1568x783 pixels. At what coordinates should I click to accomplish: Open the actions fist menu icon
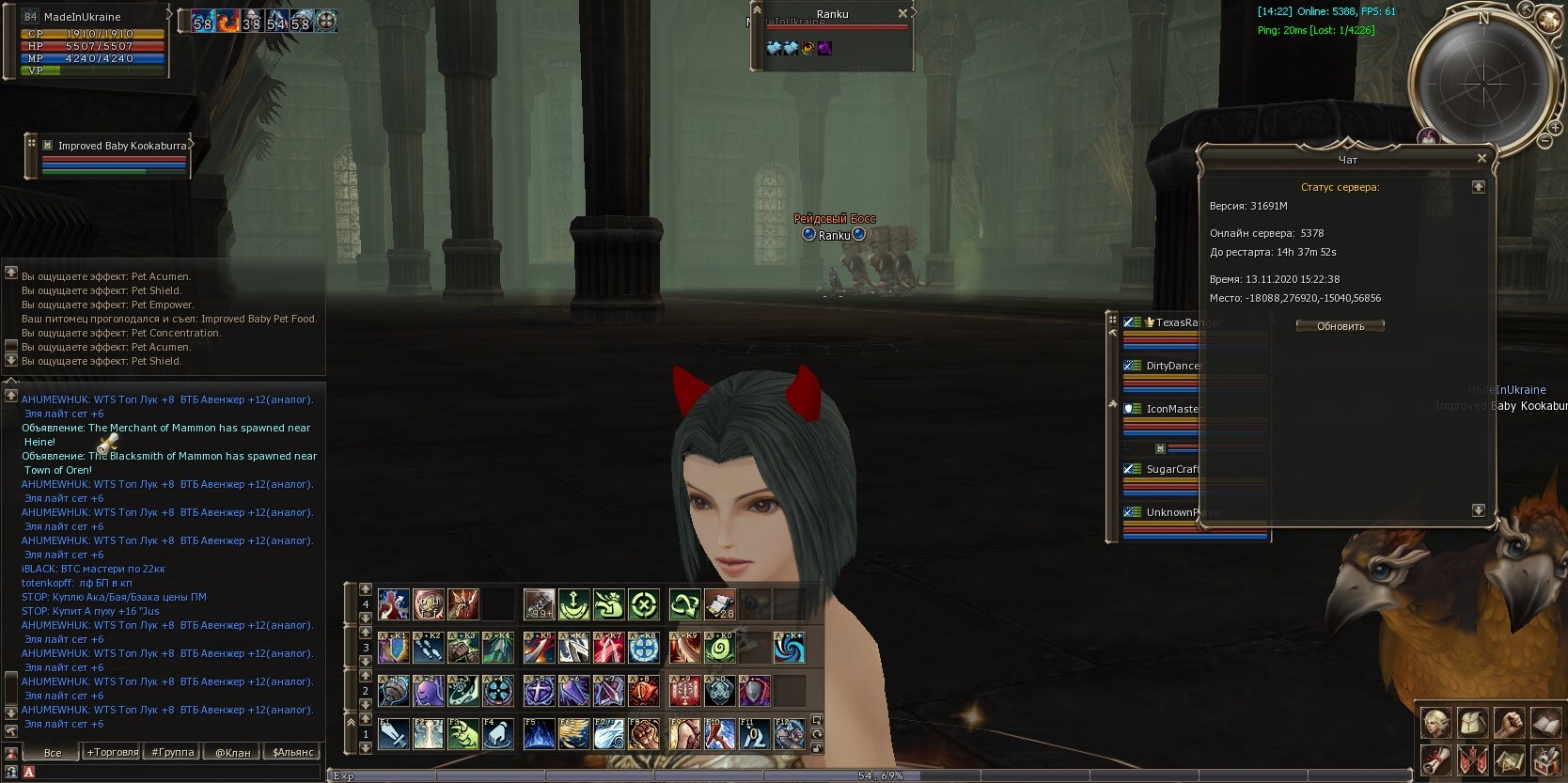(x=1509, y=723)
